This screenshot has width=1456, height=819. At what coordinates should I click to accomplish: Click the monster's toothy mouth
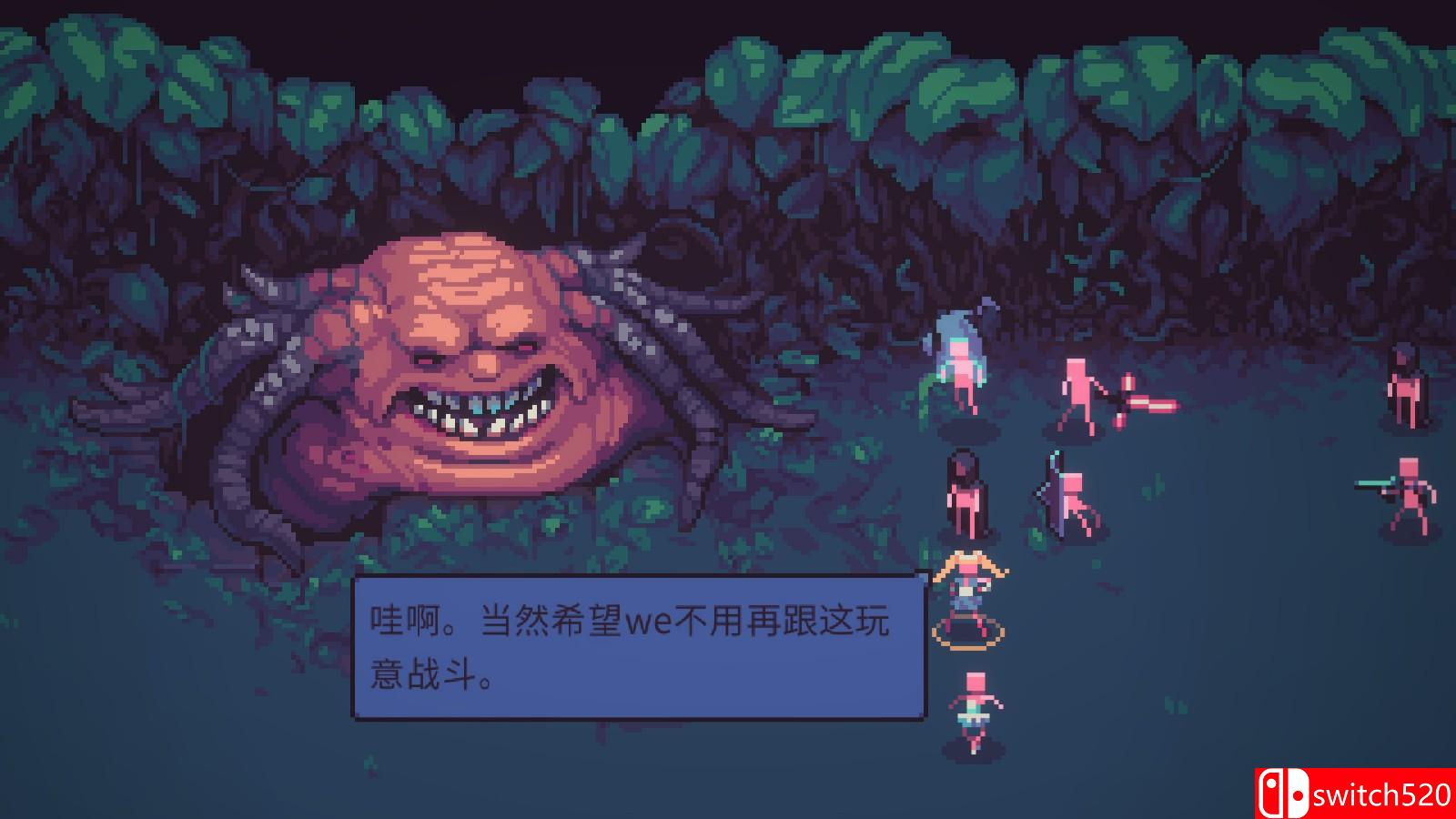tap(473, 409)
